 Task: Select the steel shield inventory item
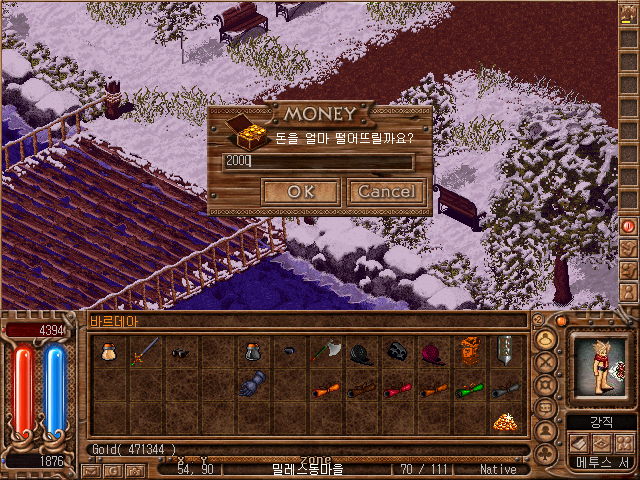coord(505,351)
